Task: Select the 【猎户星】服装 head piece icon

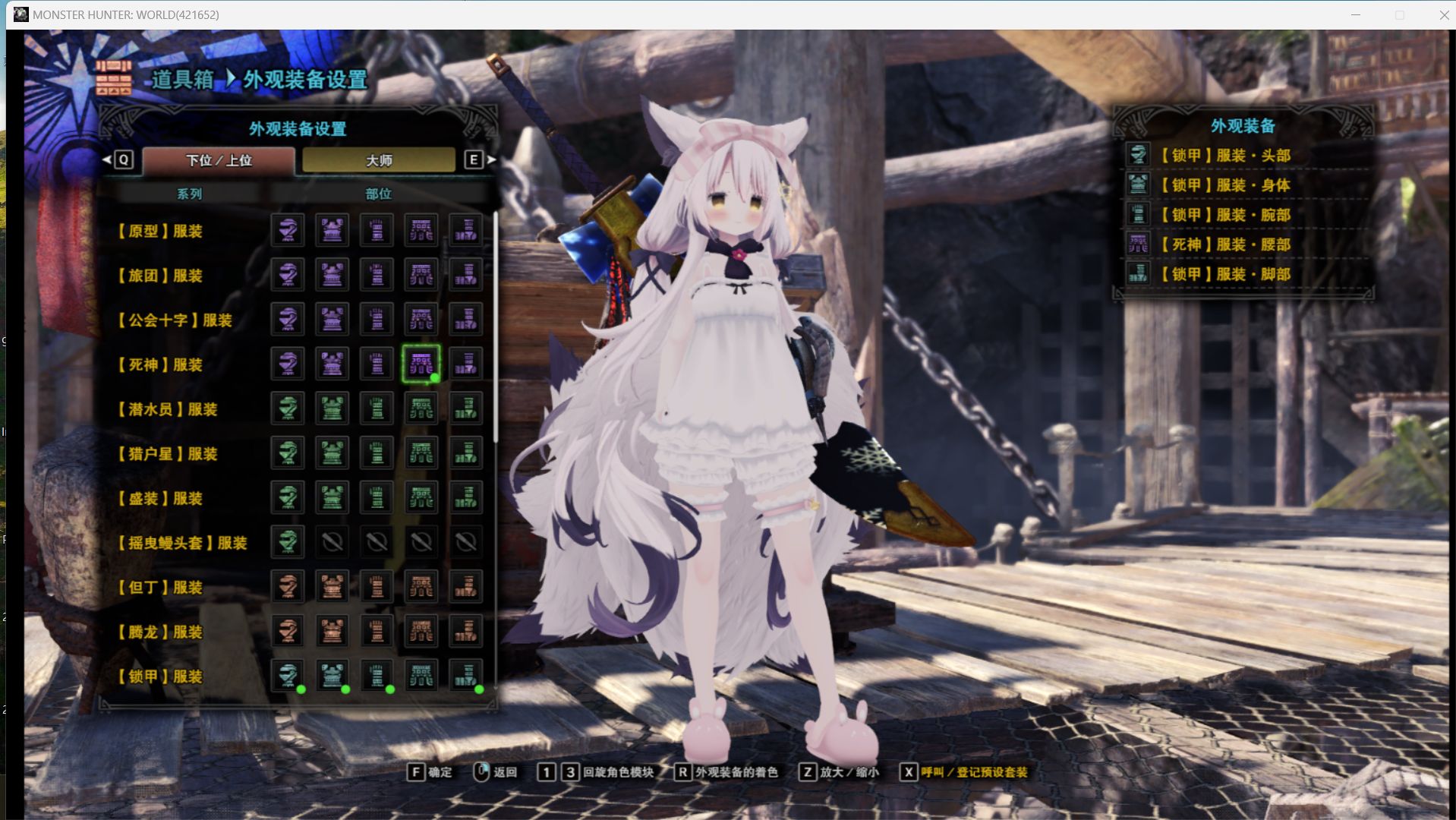Action: pyautogui.click(x=287, y=453)
